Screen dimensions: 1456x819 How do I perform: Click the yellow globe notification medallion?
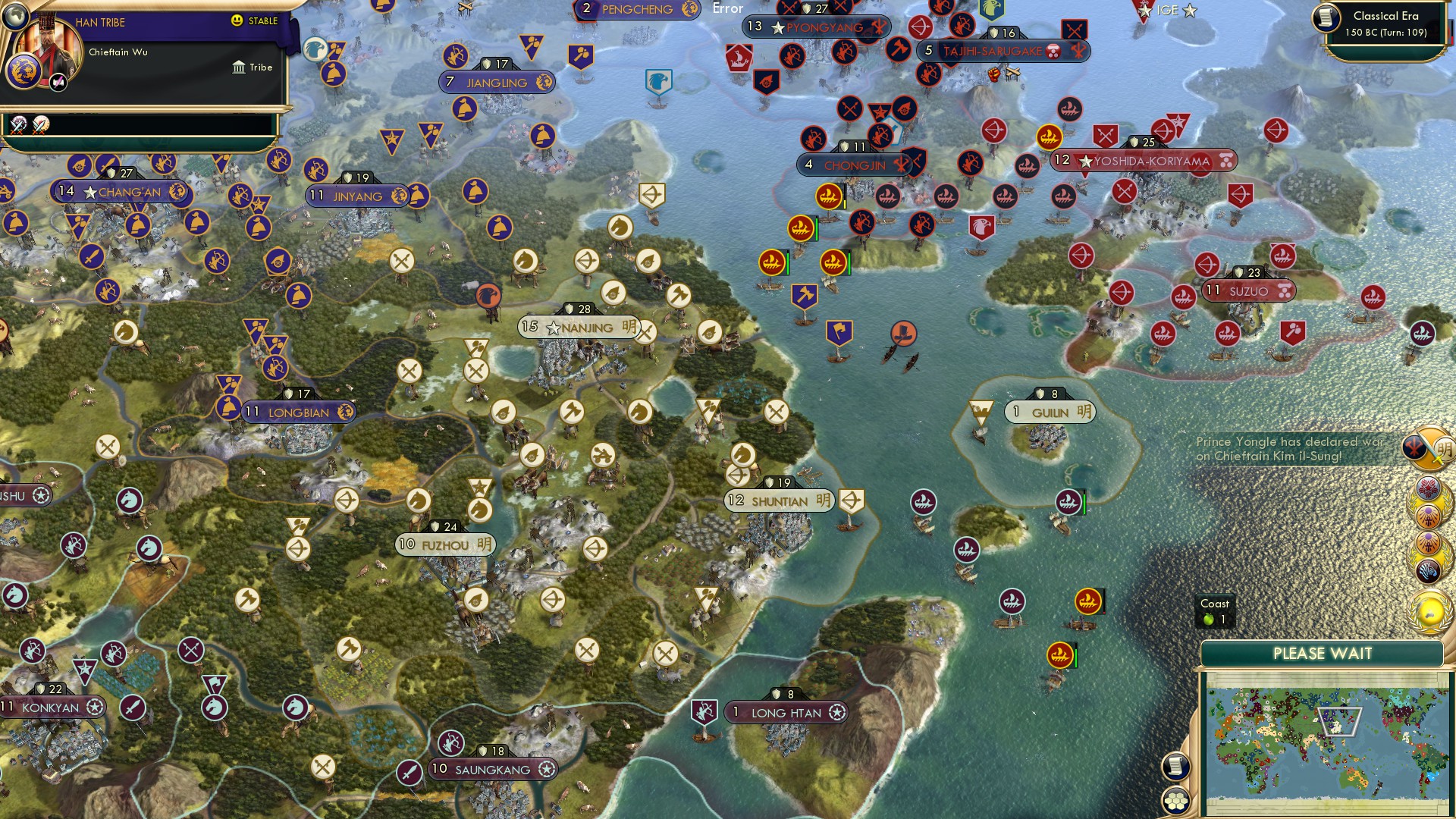[x=1428, y=610]
